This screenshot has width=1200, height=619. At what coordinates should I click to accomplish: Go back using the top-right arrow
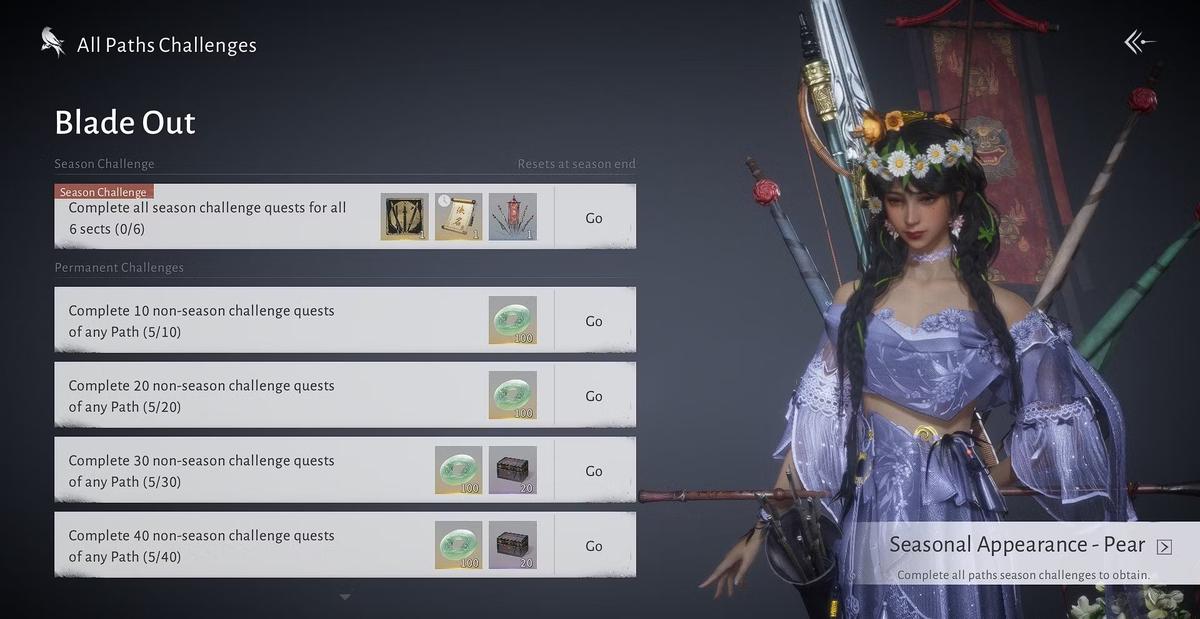(1139, 42)
